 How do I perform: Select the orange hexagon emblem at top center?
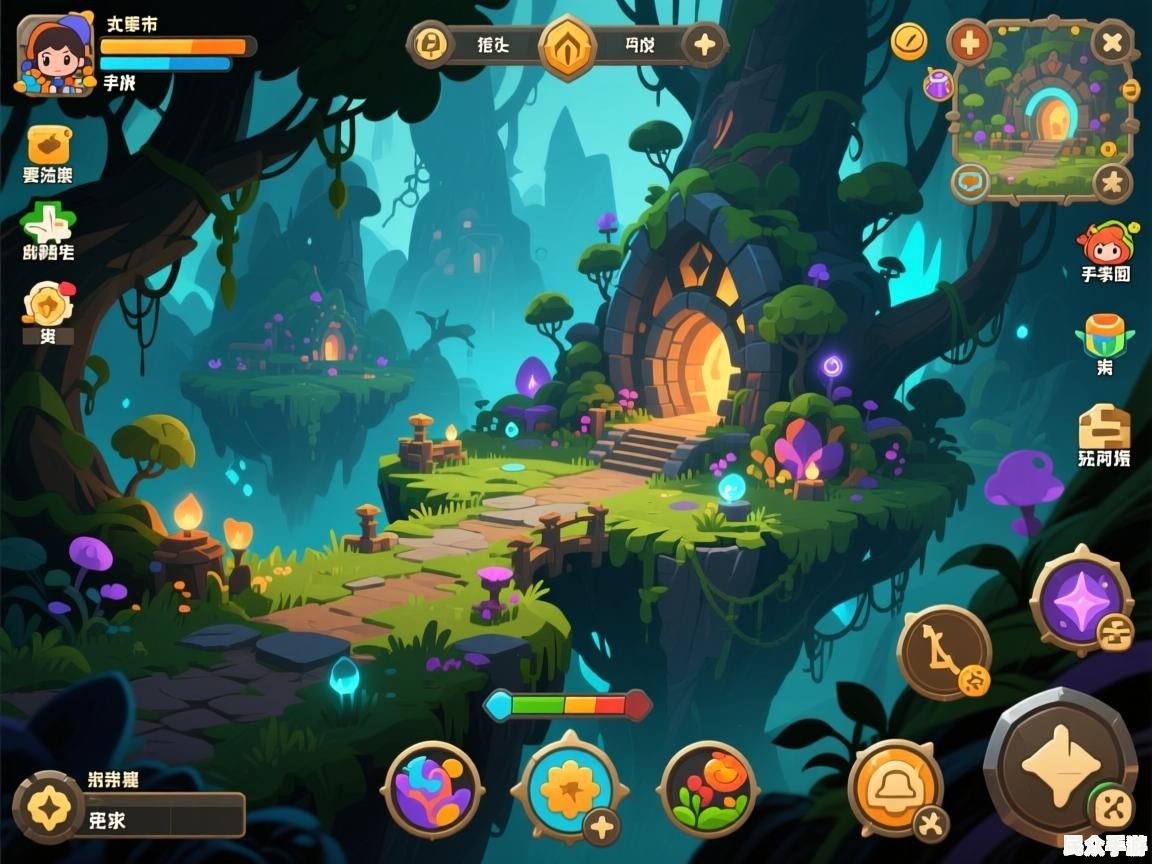click(568, 46)
